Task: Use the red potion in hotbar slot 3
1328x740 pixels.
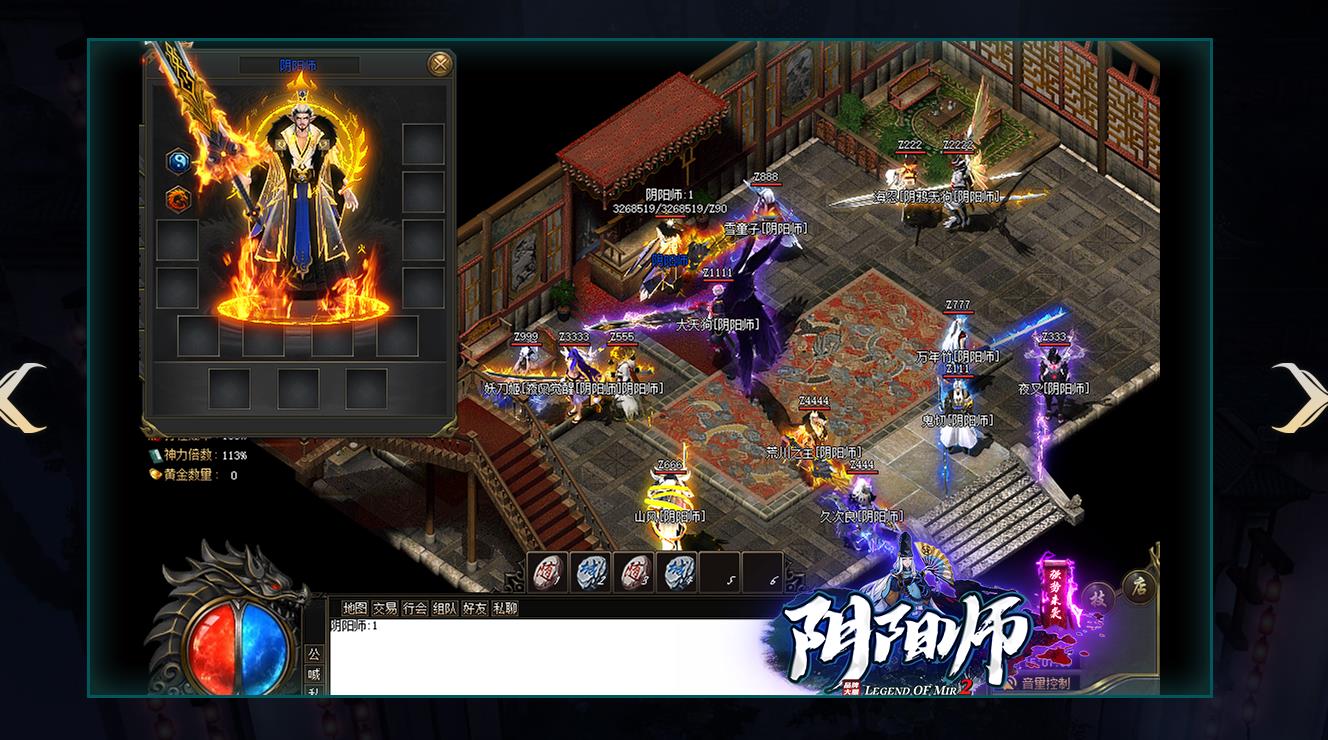Action: click(x=633, y=572)
